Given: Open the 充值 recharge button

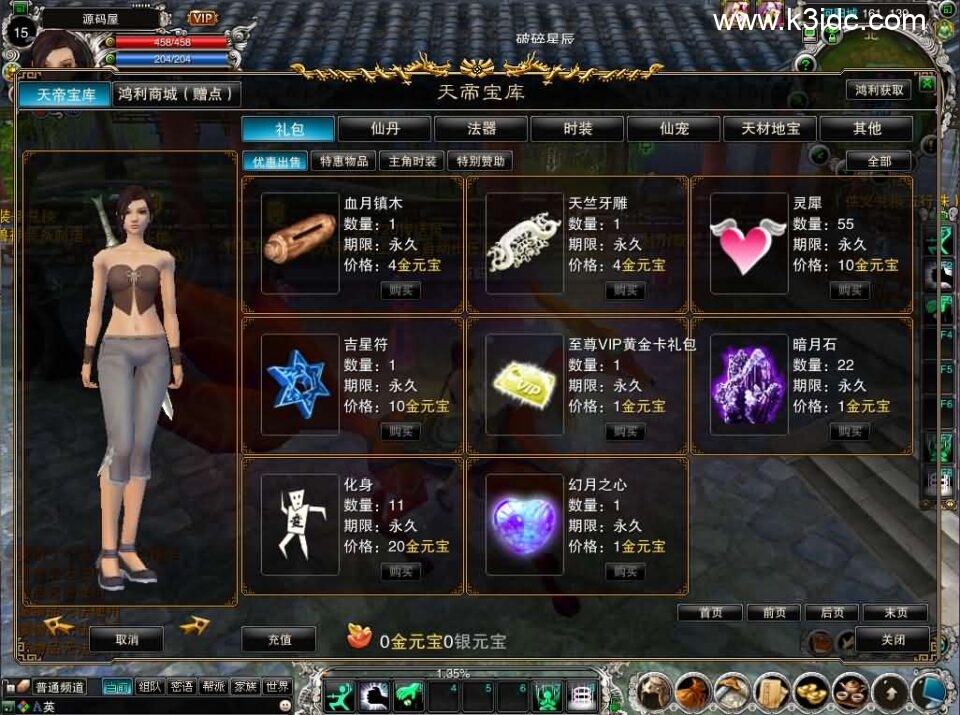Looking at the screenshot, I should pyautogui.click(x=279, y=640).
